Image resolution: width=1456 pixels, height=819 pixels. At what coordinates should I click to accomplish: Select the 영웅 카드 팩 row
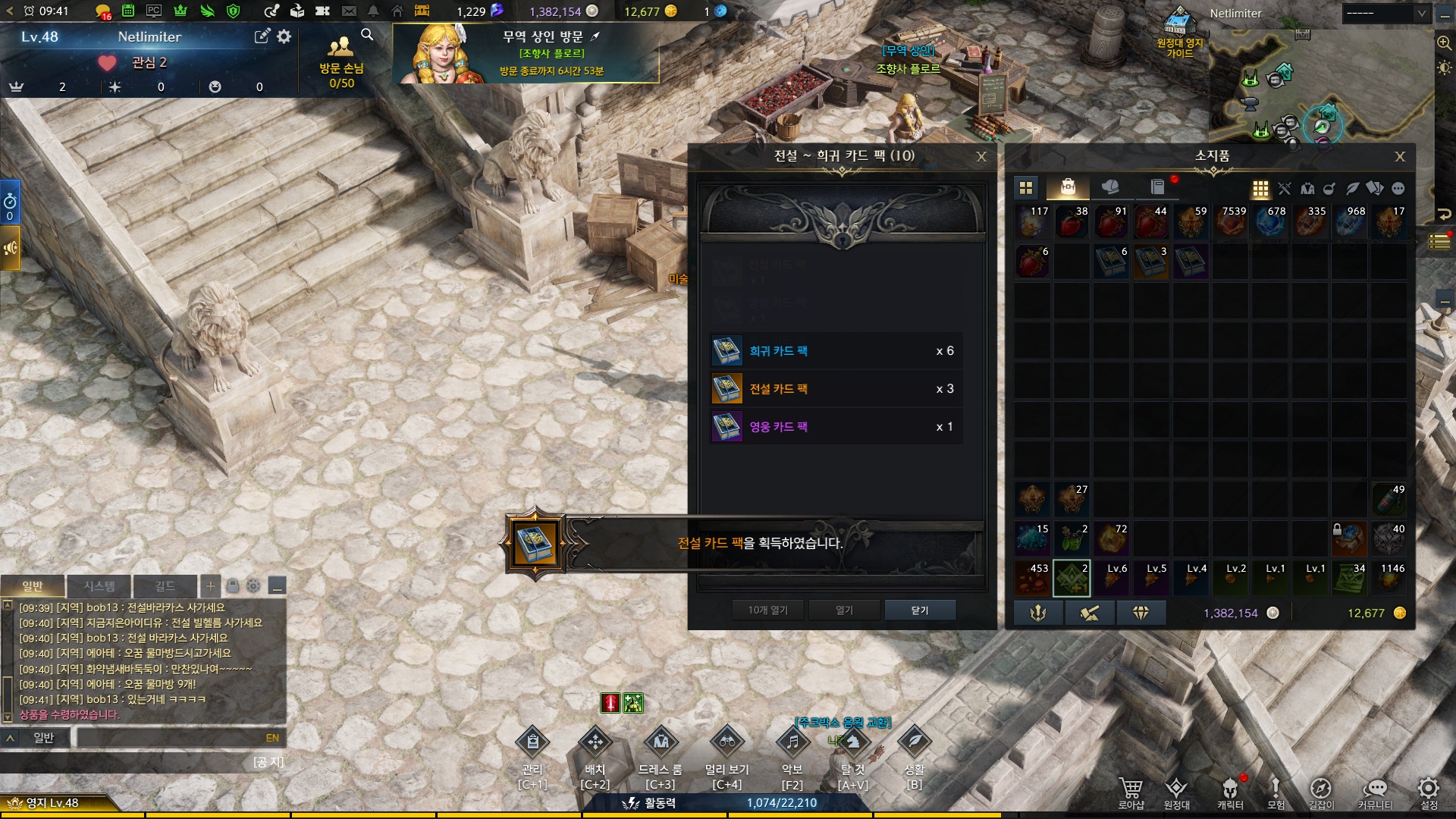click(x=836, y=427)
